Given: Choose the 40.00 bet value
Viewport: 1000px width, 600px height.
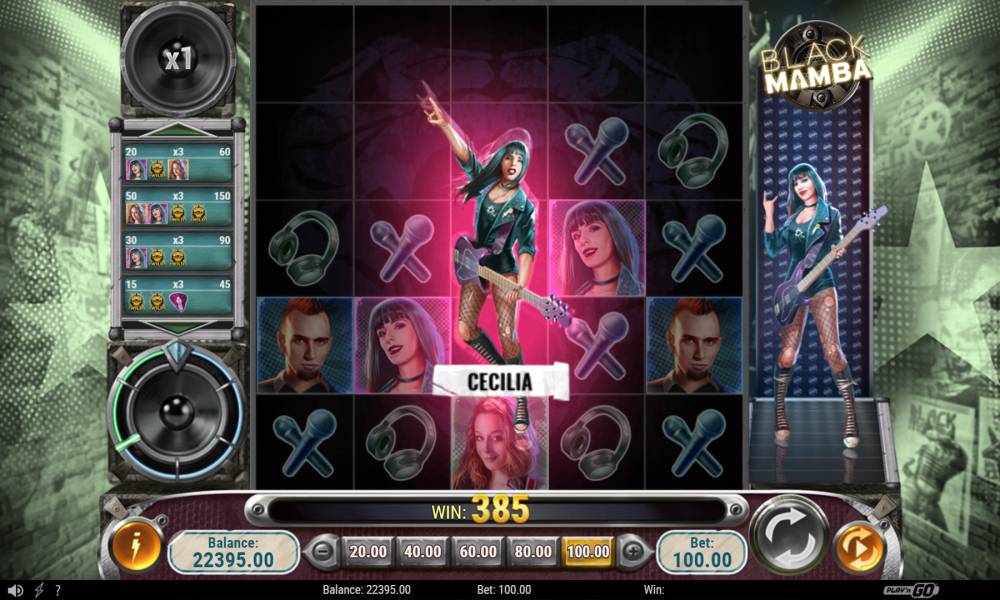Looking at the screenshot, I should [x=422, y=550].
